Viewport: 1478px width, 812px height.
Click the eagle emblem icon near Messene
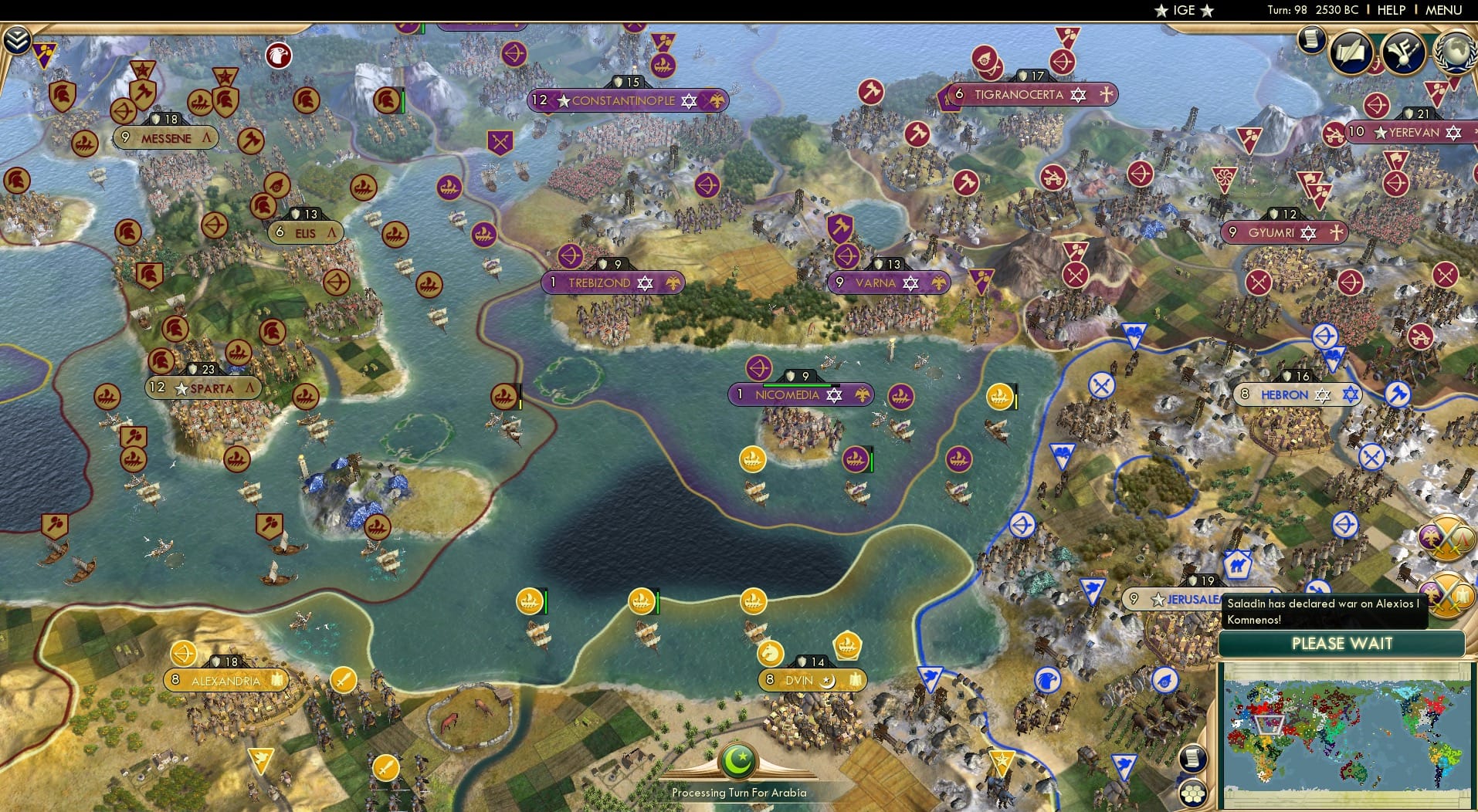(279, 56)
